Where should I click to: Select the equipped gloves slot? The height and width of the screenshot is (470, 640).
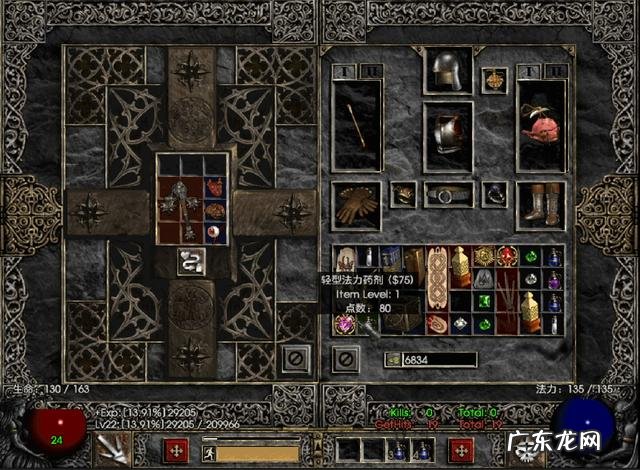click(x=356, y=205)
